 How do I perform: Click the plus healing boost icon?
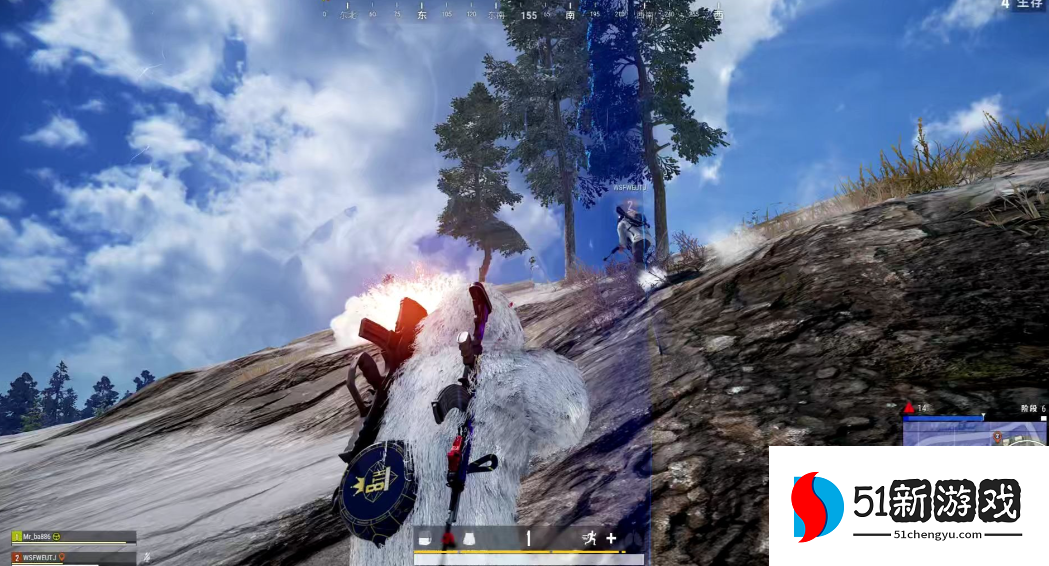click(x=611, y=538)
